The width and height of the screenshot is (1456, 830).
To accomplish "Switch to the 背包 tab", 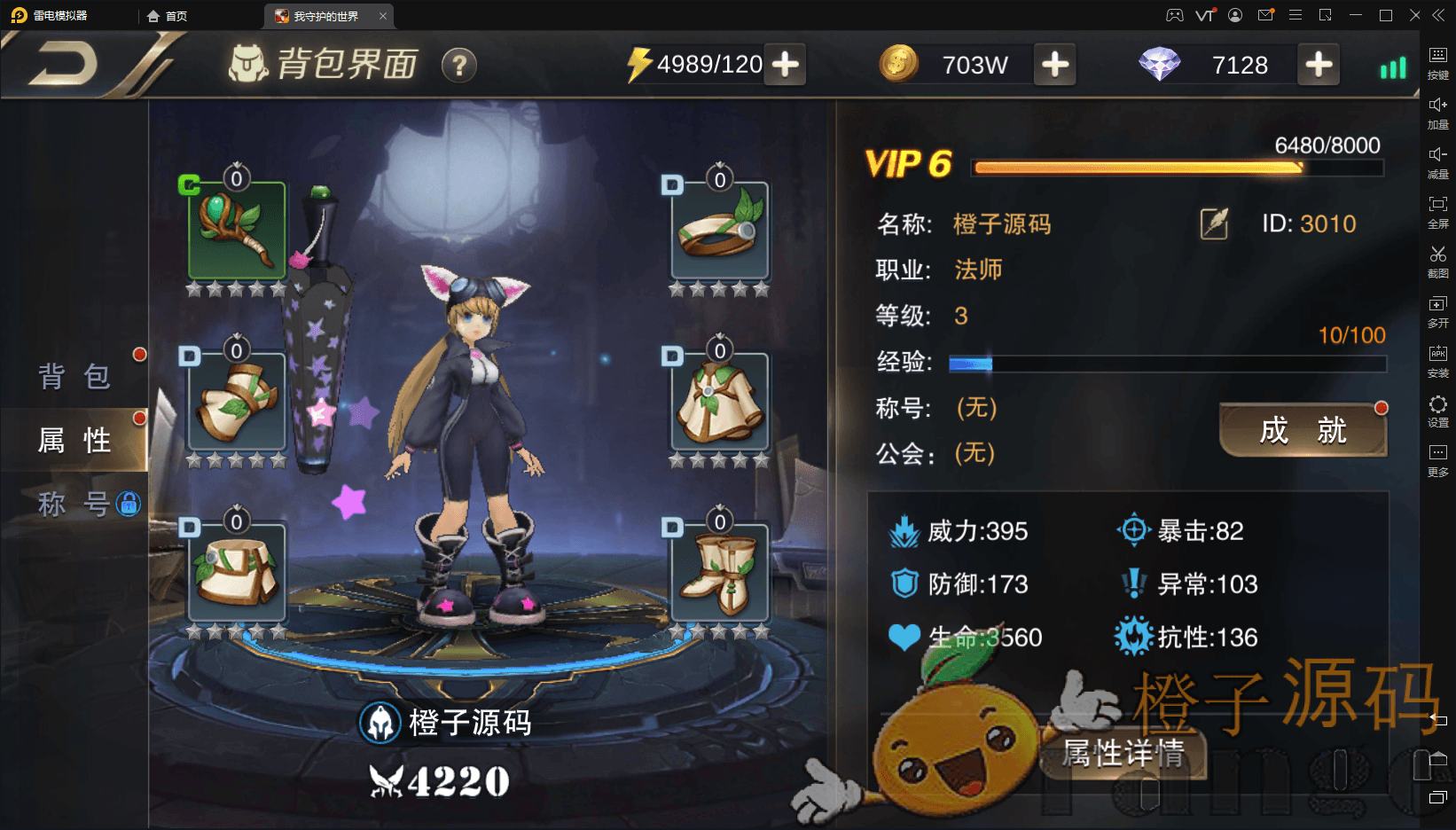I will (x=74, y=377).
